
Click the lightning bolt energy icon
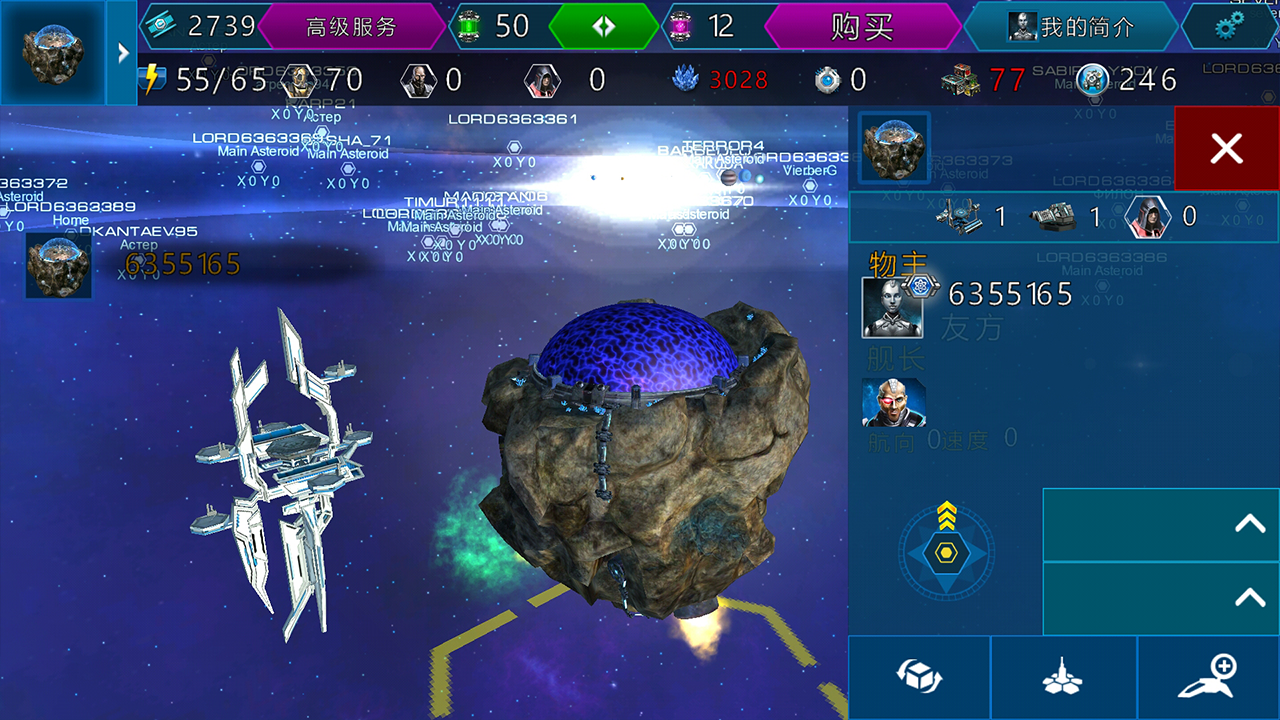pos(152,79)
